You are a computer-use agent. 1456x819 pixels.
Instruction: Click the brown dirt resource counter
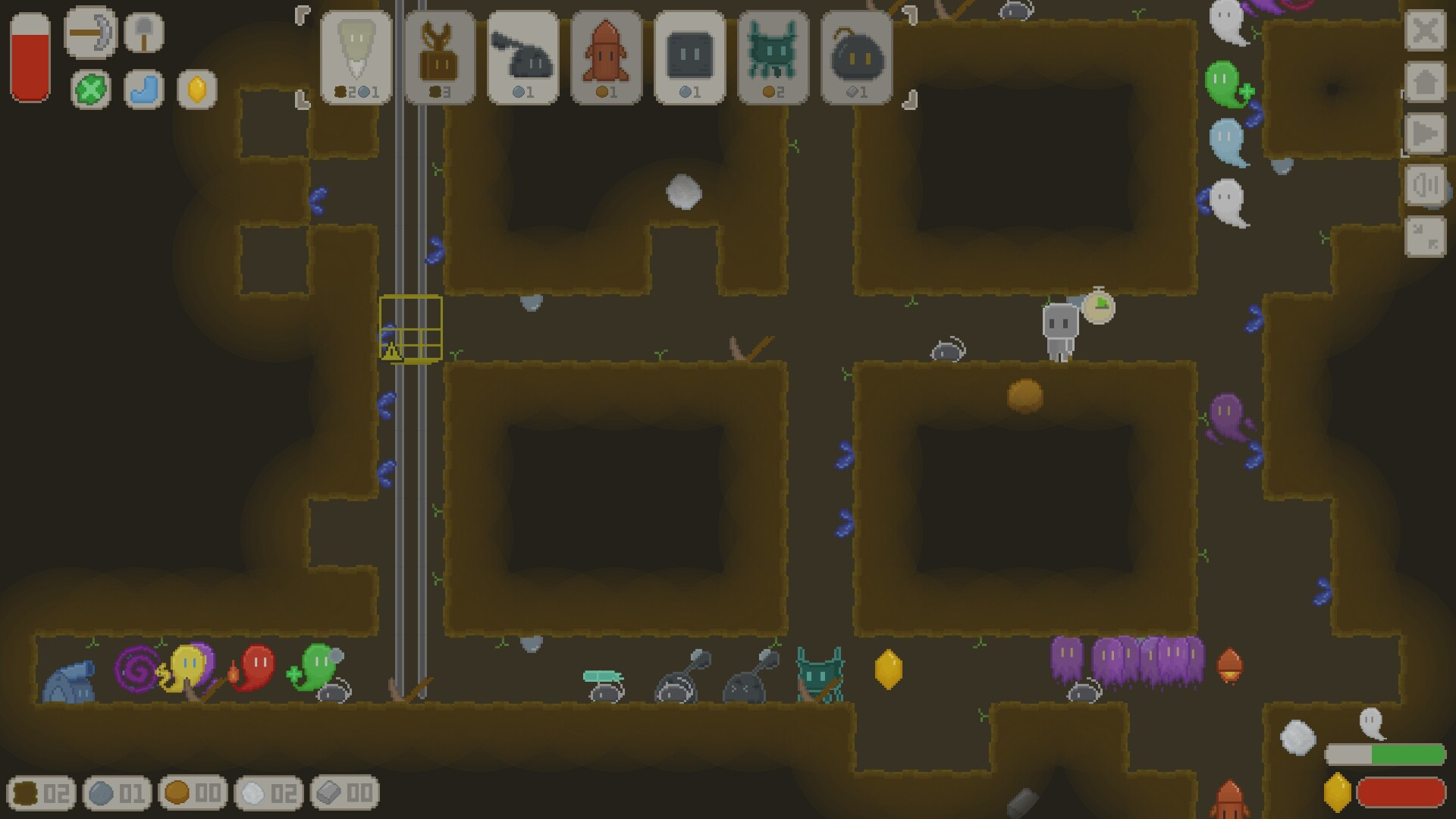(x=42, y=793)
